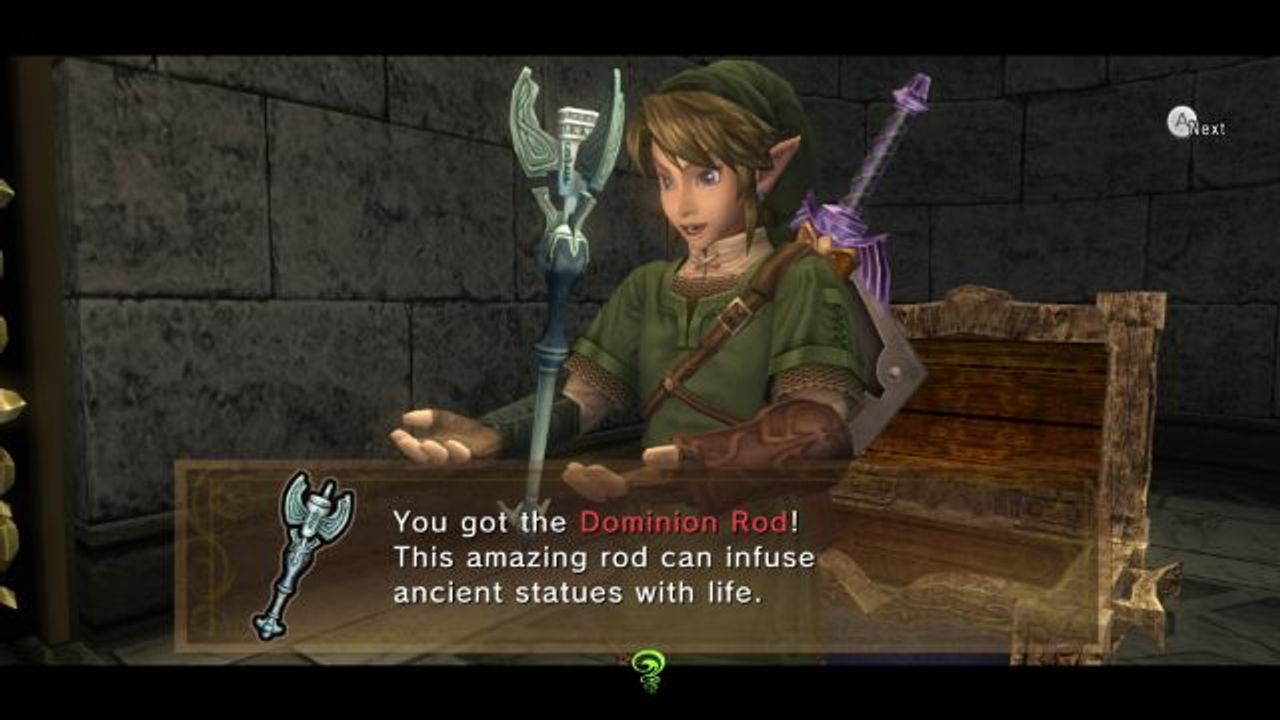
Task: Select the Dominion Rod icon in message box
Action: point(302,553)
